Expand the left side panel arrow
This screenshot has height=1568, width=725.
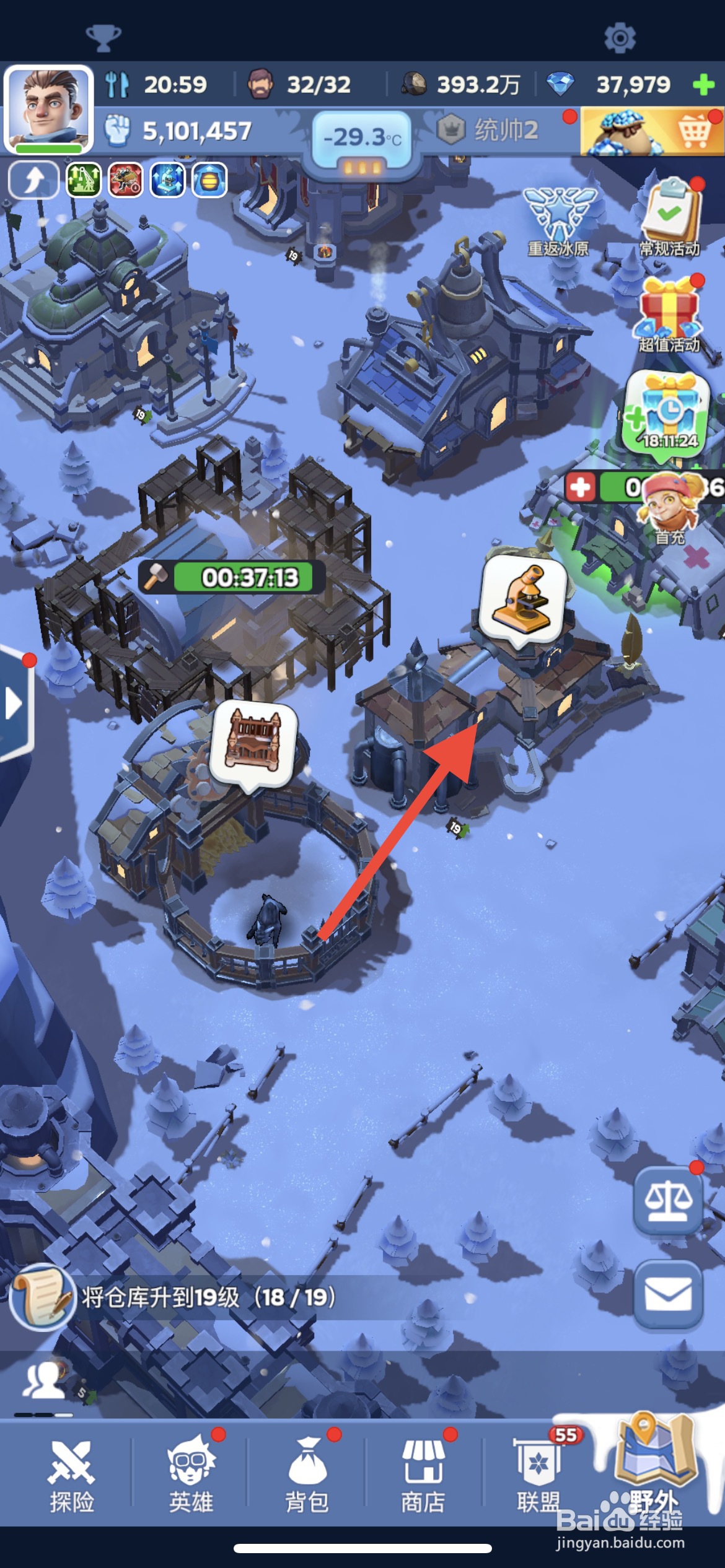click(14, 703)
